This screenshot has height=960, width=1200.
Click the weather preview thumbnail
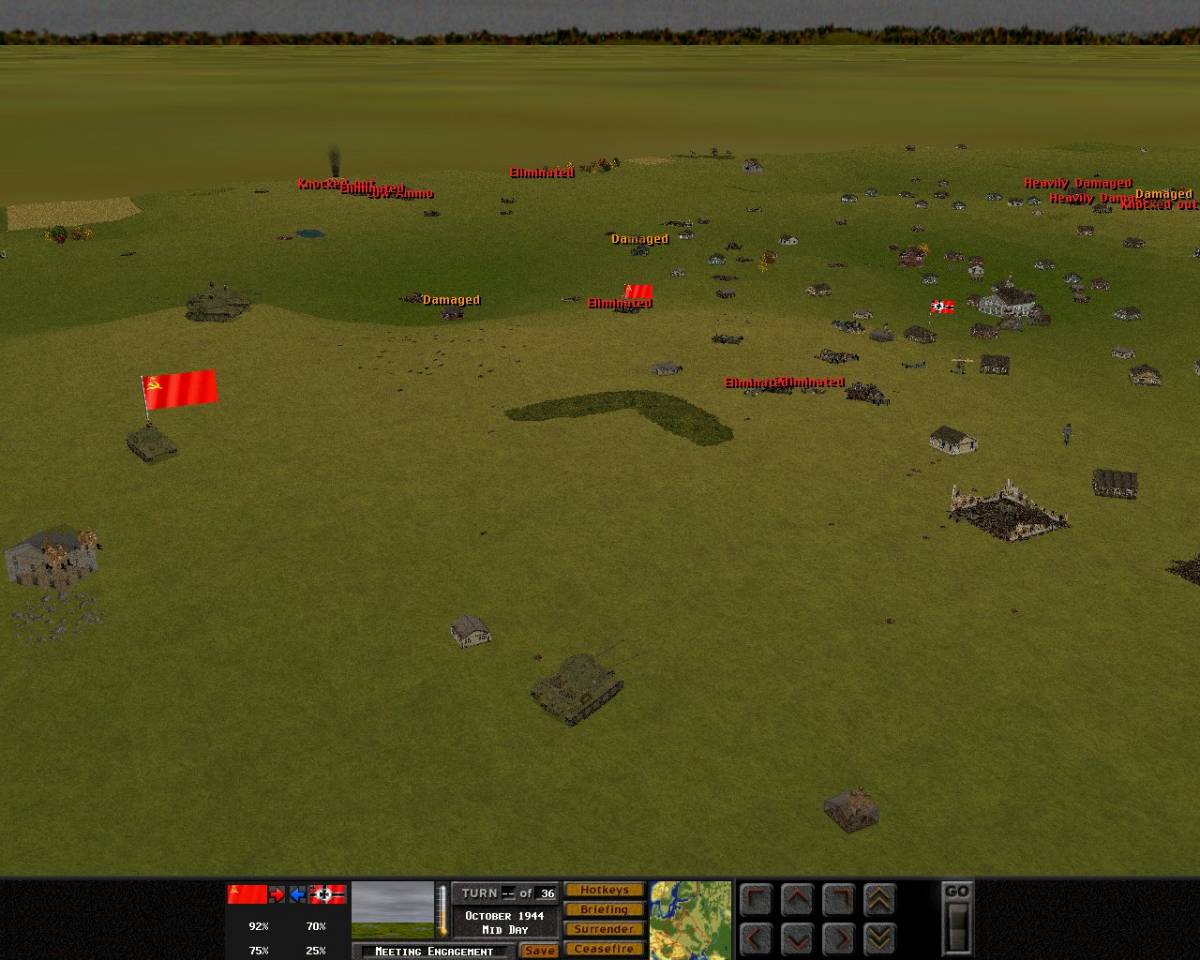393,910
